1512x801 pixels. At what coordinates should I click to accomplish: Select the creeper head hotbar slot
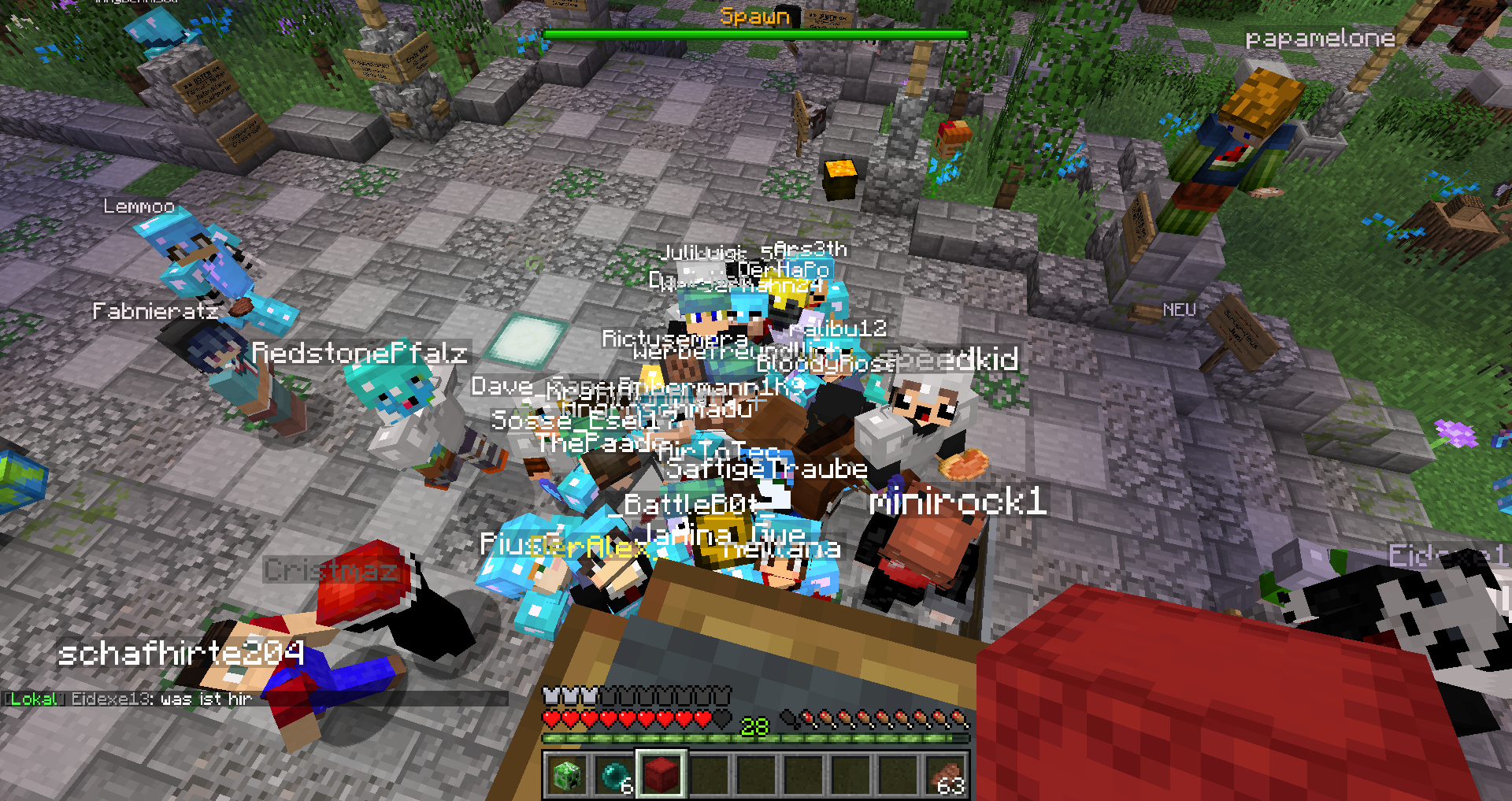(567, 775)
